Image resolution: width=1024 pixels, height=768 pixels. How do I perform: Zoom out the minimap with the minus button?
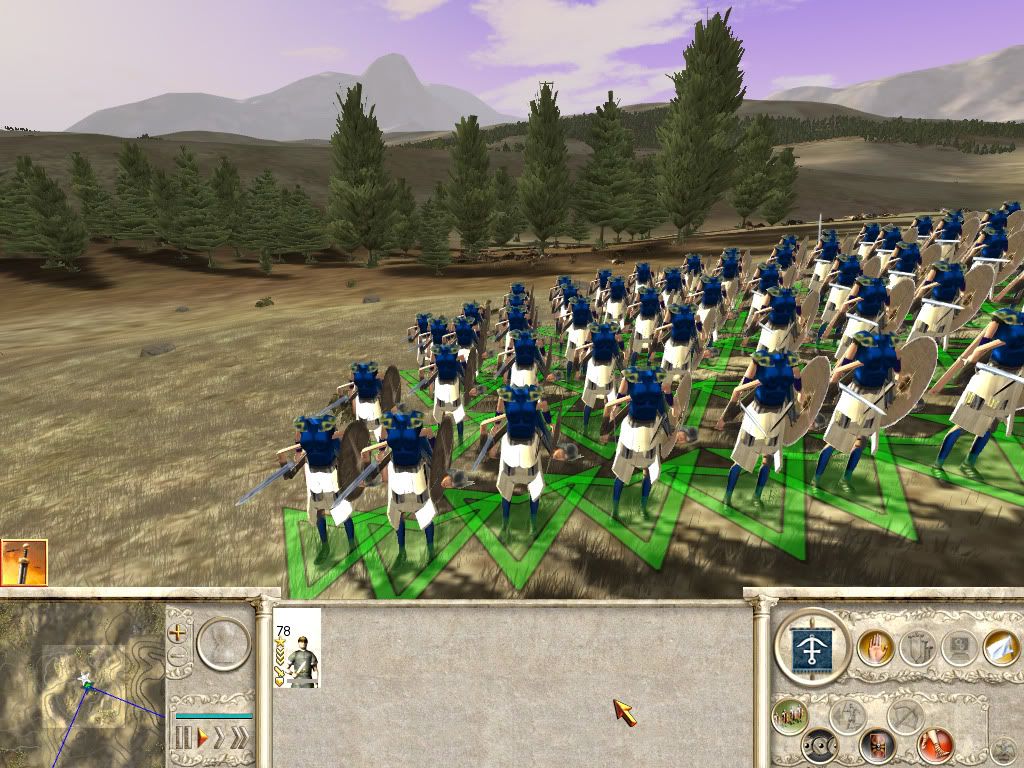tap(178, 657)
